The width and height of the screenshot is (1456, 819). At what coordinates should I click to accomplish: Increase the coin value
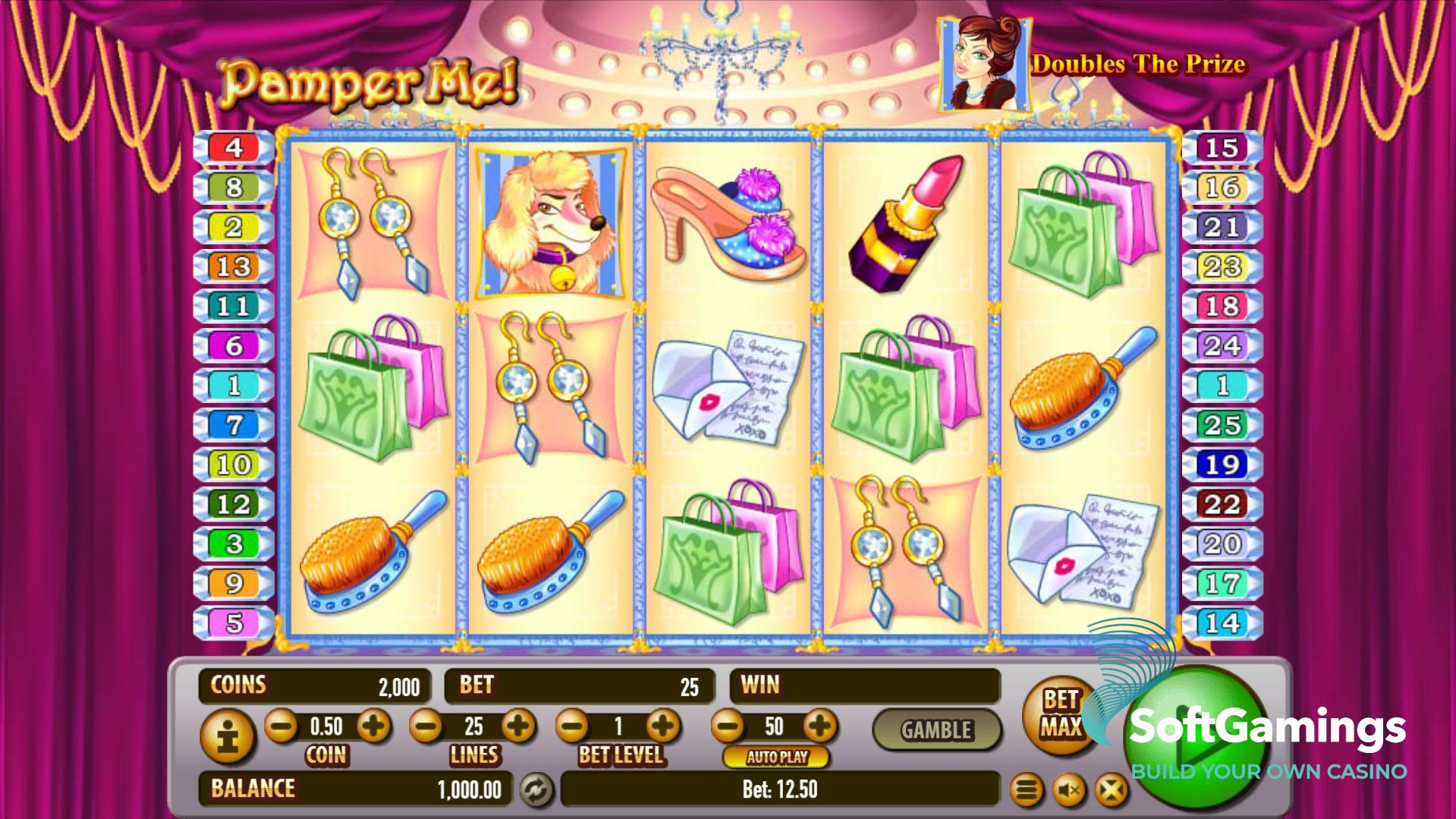[x=373, y=726]
